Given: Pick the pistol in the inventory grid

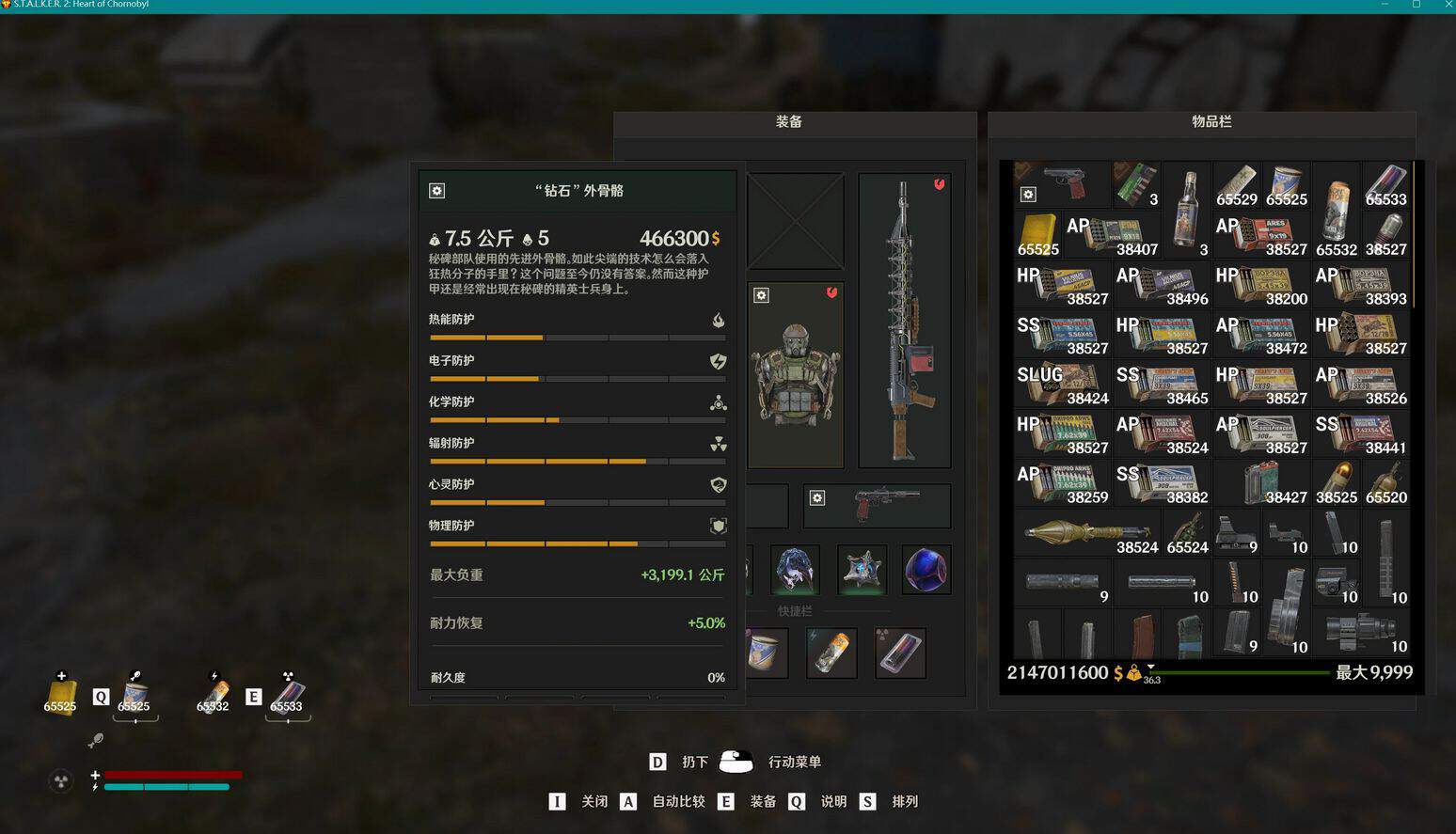Looking at the screenshot, I should [x=1062, y=183].
